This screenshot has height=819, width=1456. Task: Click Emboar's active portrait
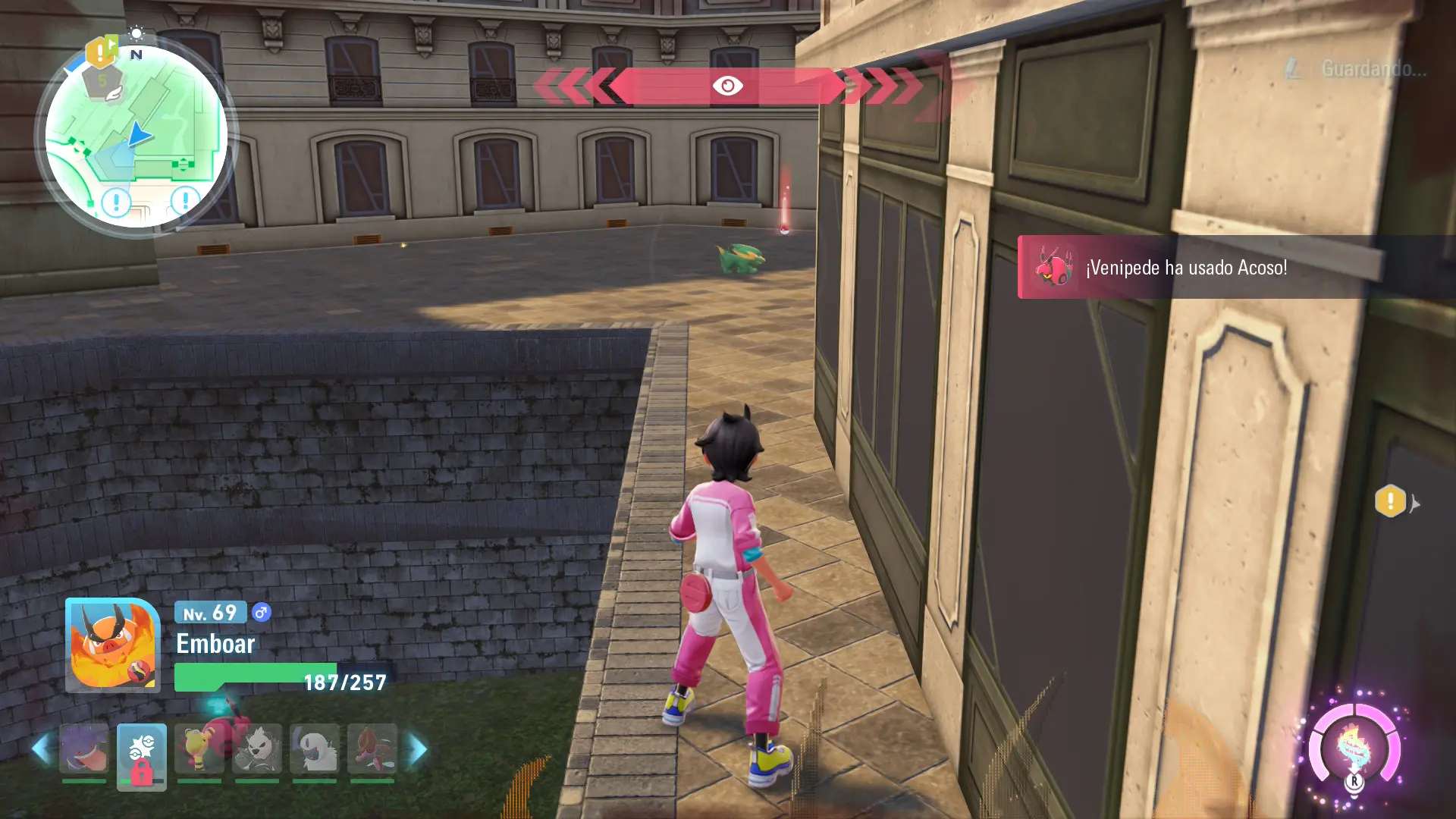point(112,645)
